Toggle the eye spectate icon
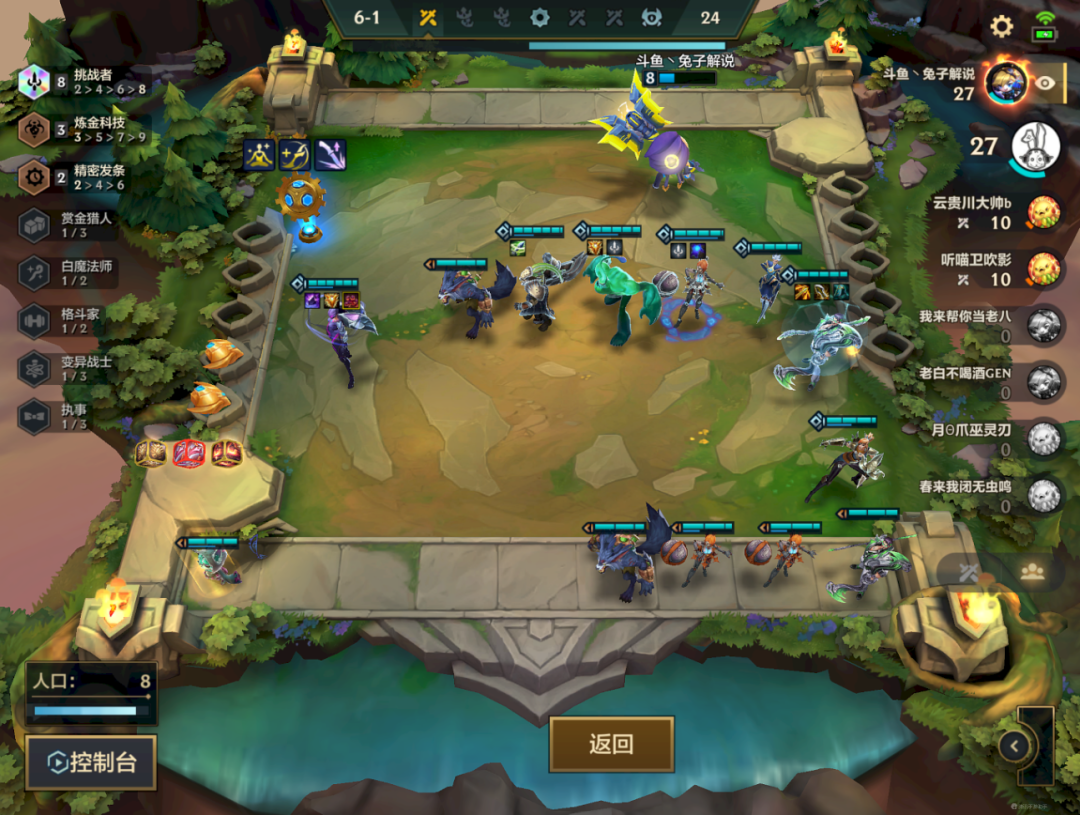 point(1045,83)
